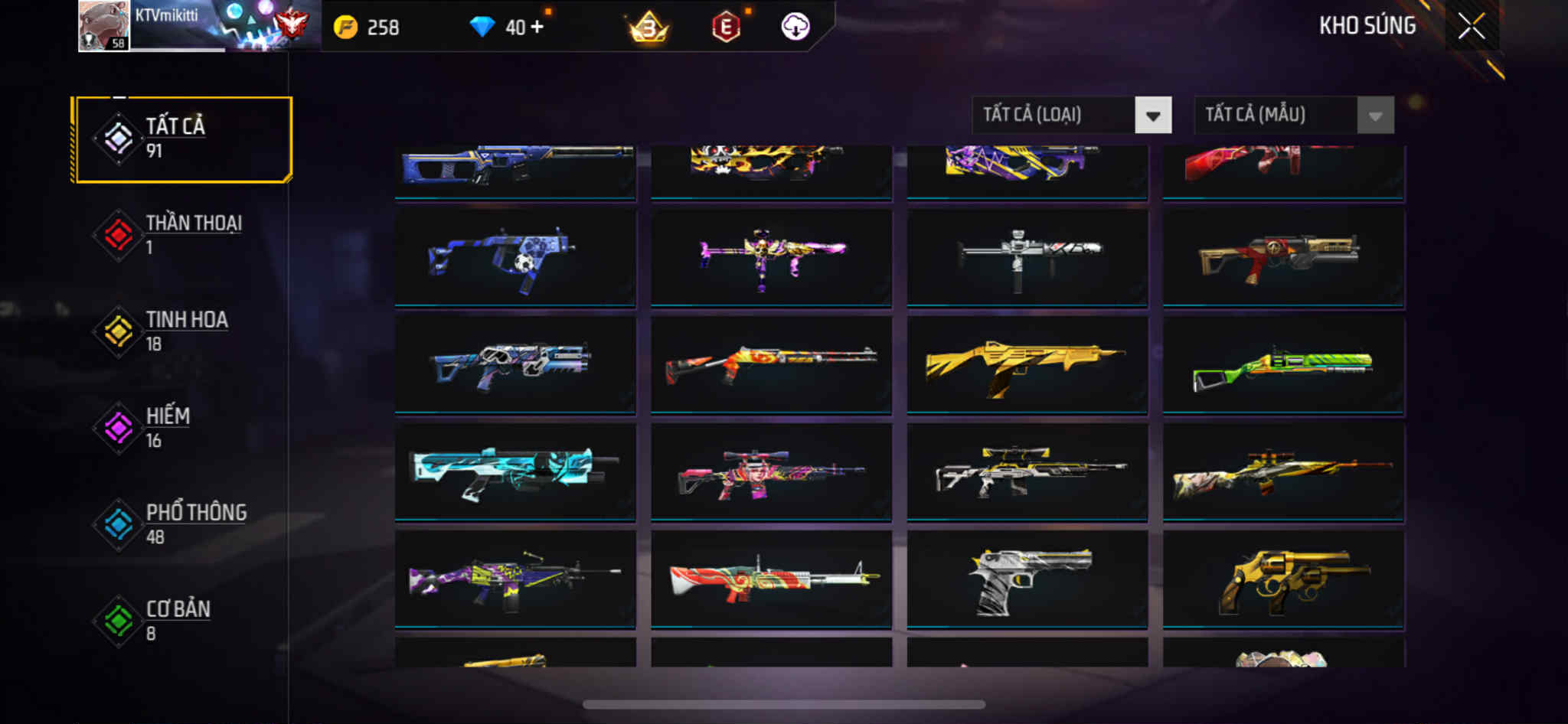Select the soccer ball blue Vector skin
1568x724 pixels.
[x=514, y=258]
